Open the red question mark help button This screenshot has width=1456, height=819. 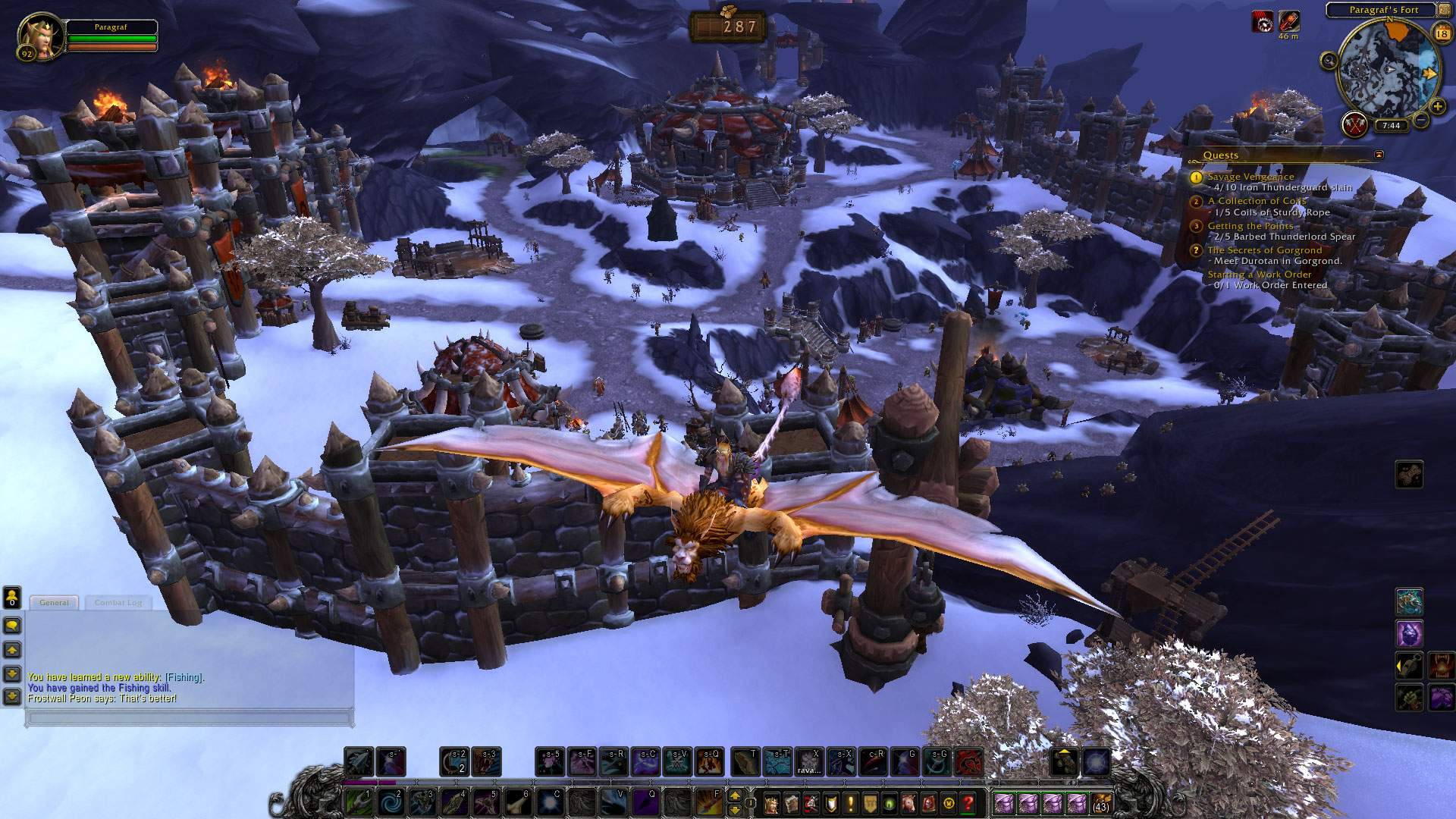click(968, 803)
